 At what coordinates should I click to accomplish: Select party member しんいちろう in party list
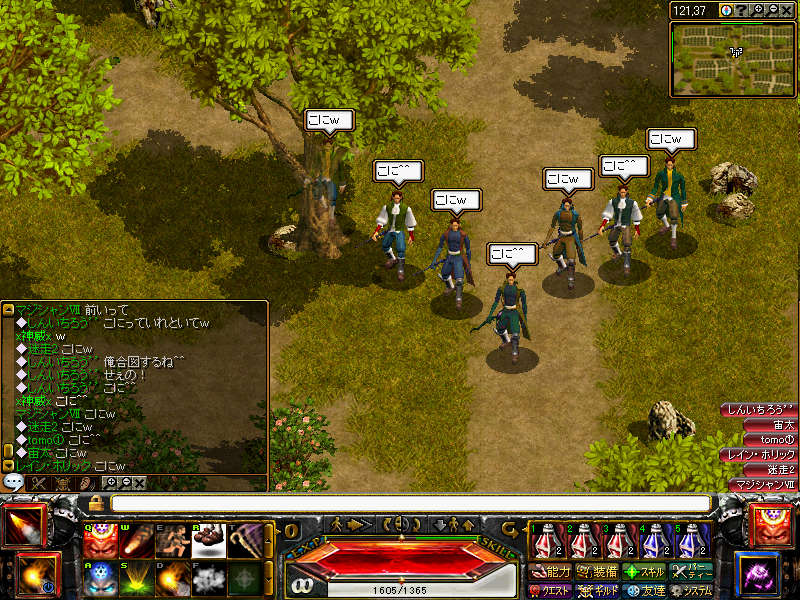point(758,410)
